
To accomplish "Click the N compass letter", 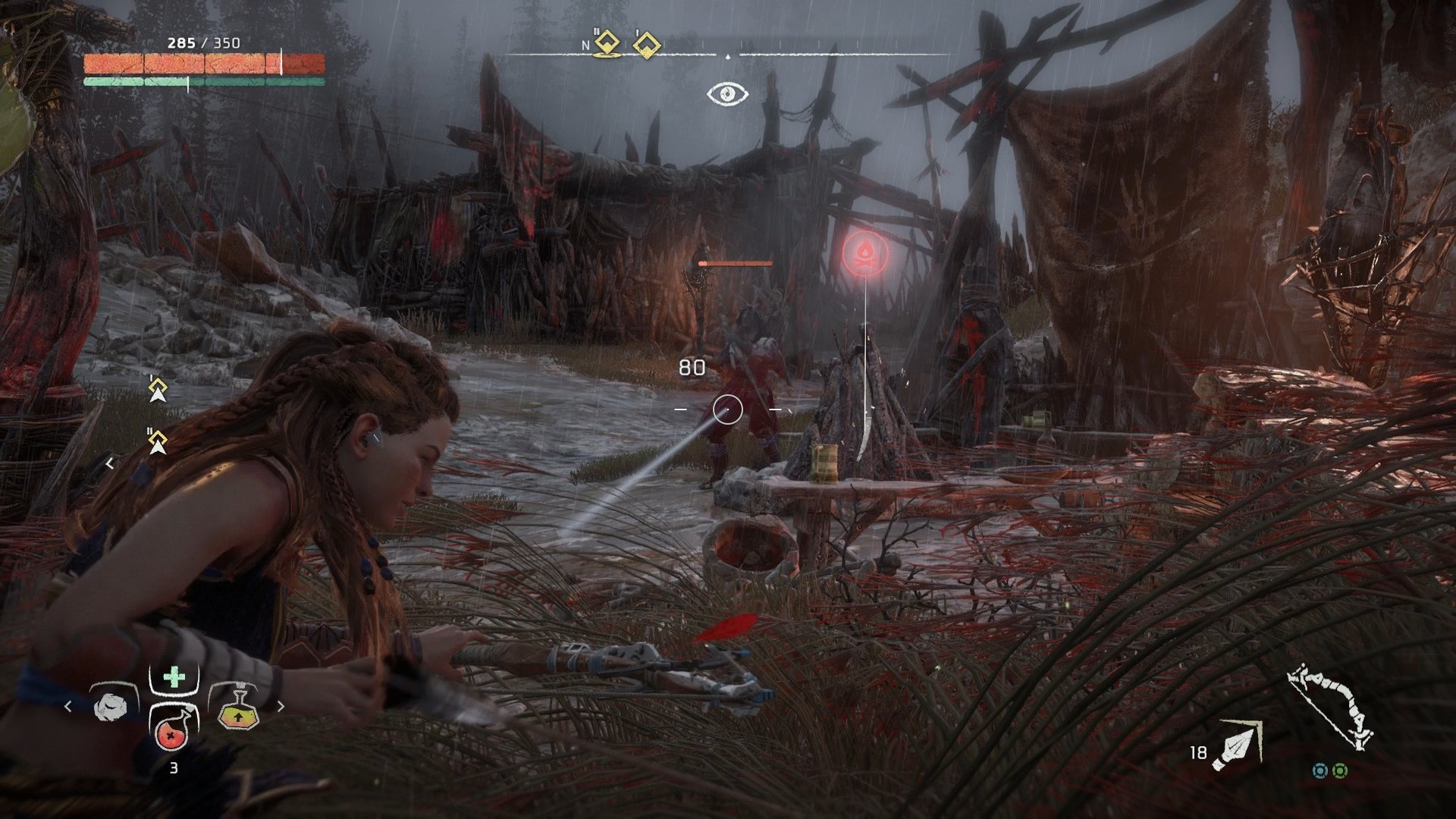I will coord(585,45).
